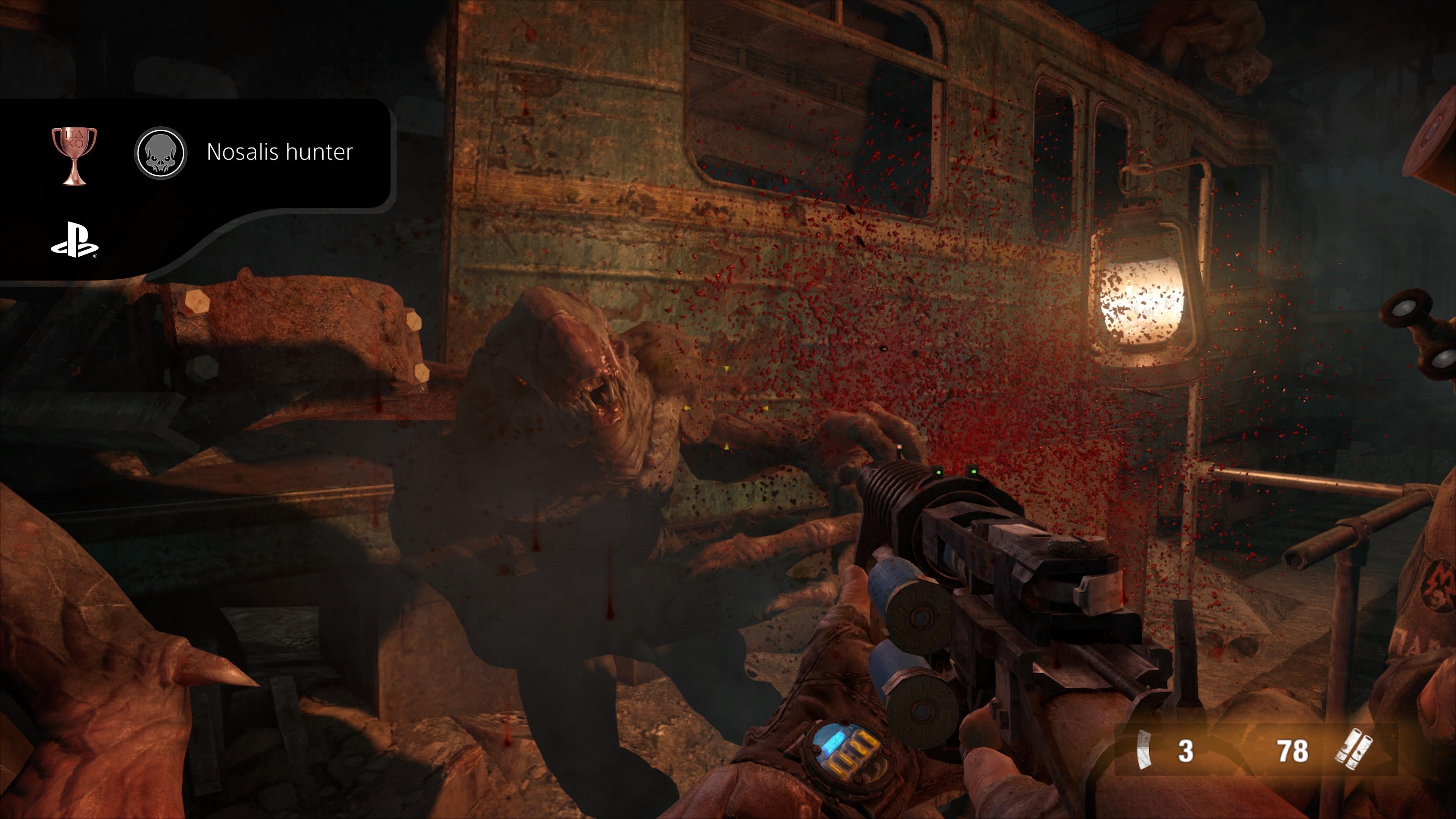Screen dimensions: 1456x819
Task: Select the skull trophy badge image
Action: [160, 152]
